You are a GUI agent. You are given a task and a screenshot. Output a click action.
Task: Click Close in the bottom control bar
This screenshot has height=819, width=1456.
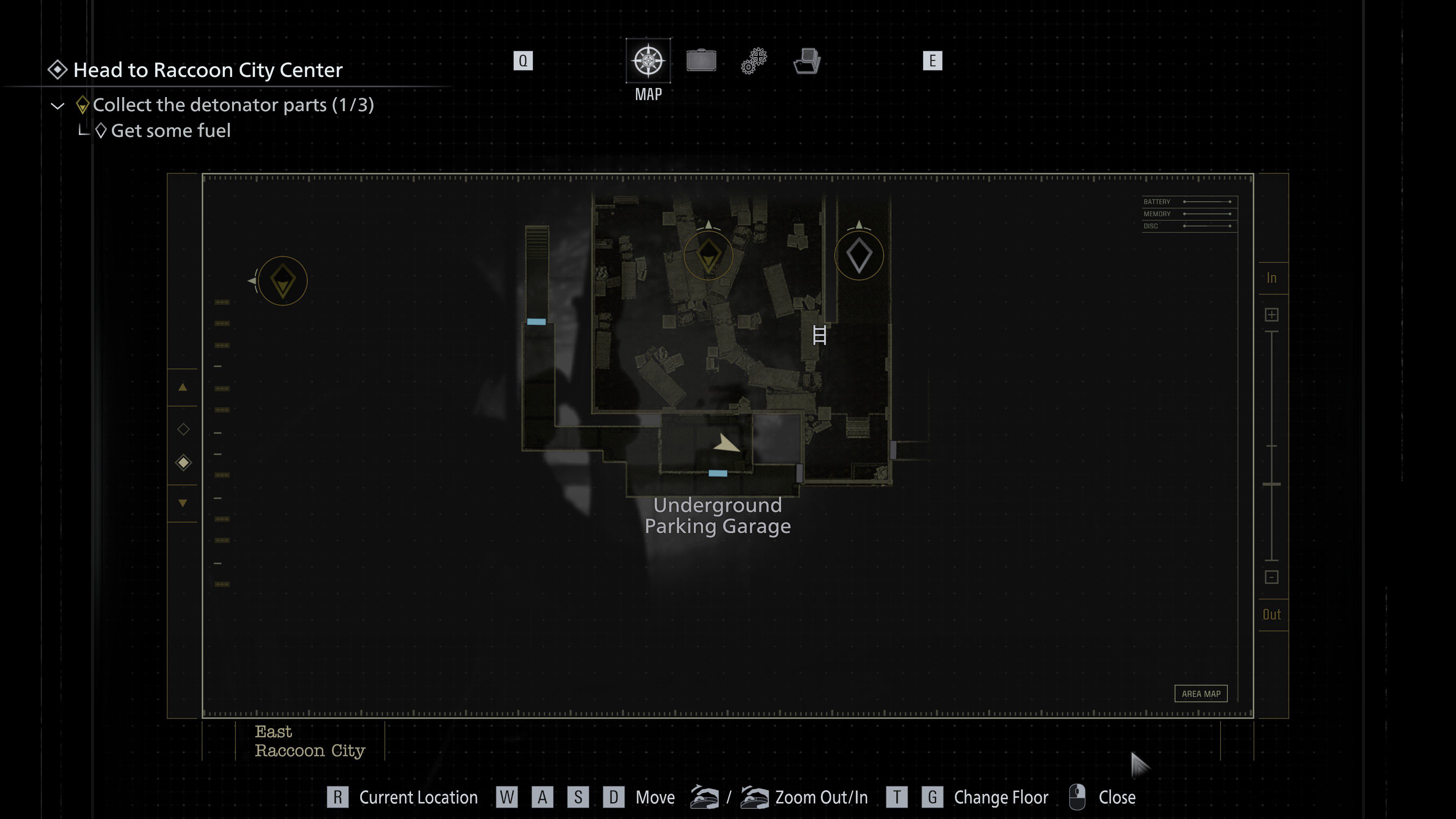[1117, 797]
